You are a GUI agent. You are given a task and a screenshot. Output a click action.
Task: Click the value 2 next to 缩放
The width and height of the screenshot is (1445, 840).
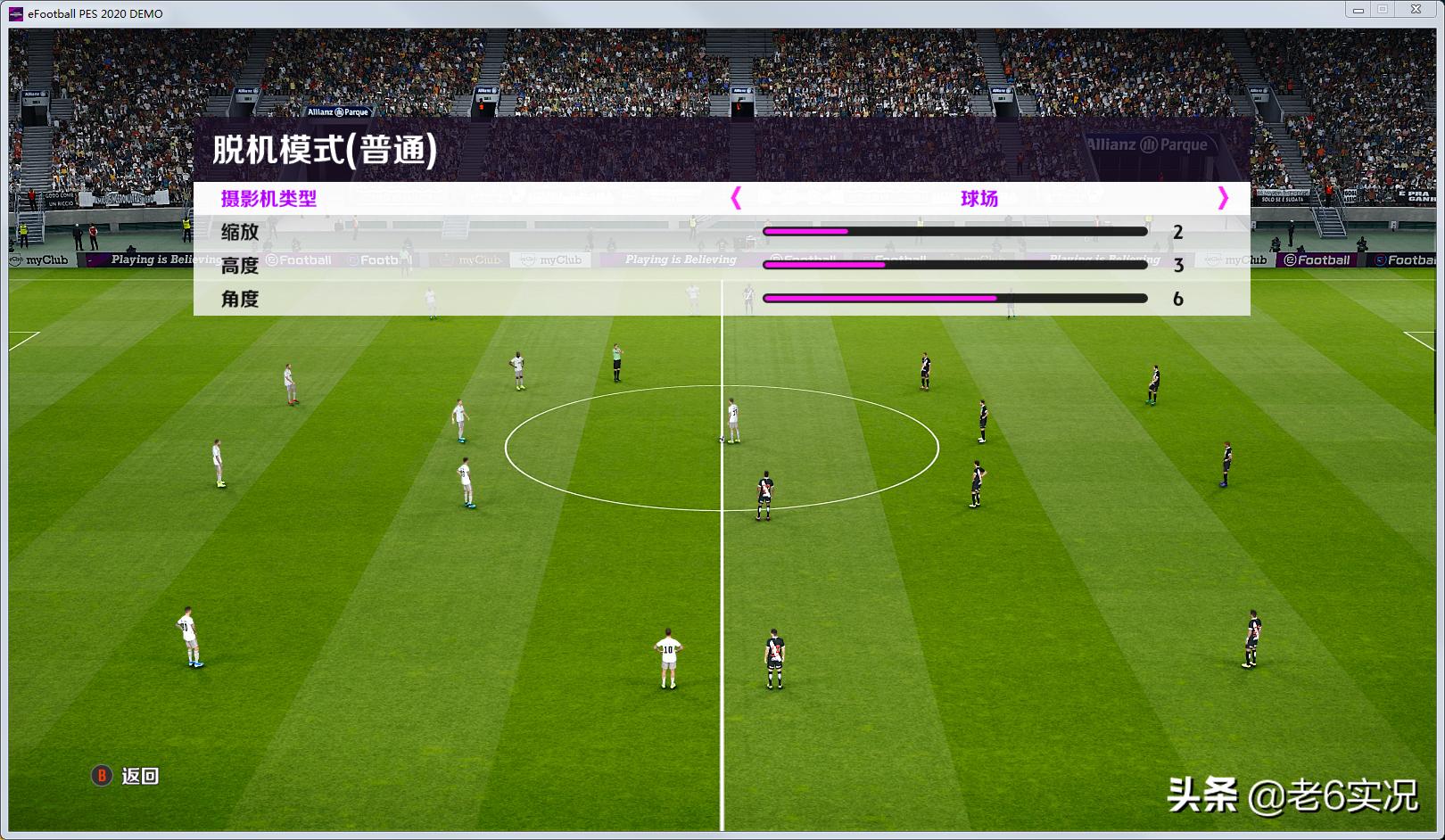(1179, 231)
